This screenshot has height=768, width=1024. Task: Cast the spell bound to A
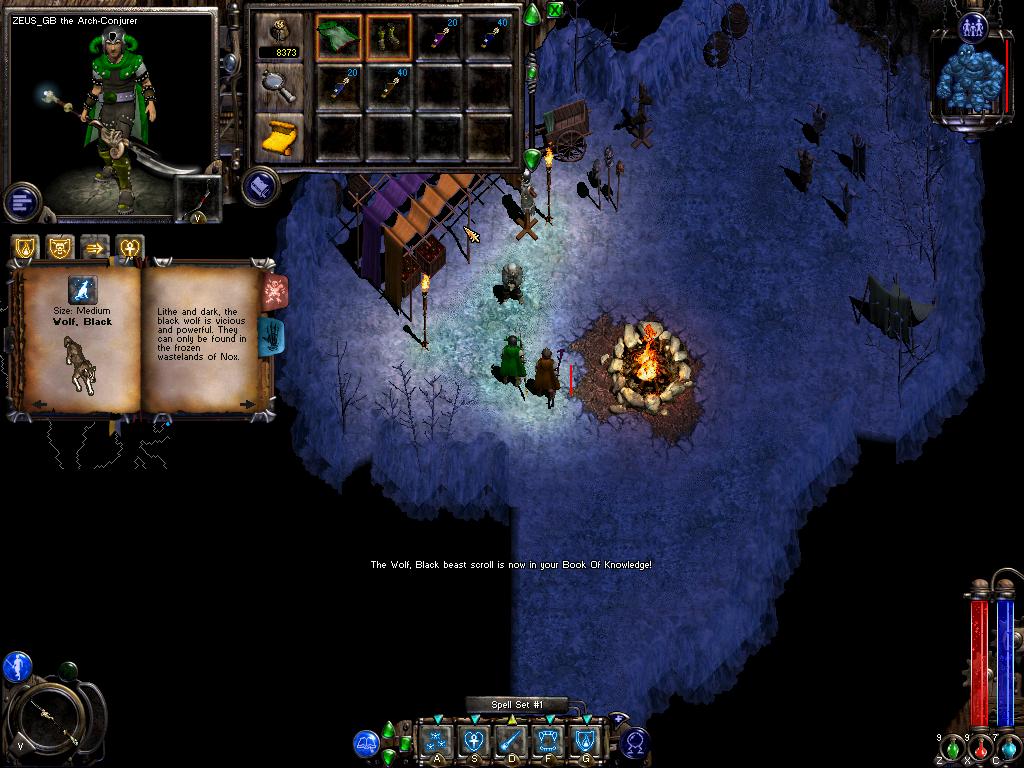coord(436,741)
